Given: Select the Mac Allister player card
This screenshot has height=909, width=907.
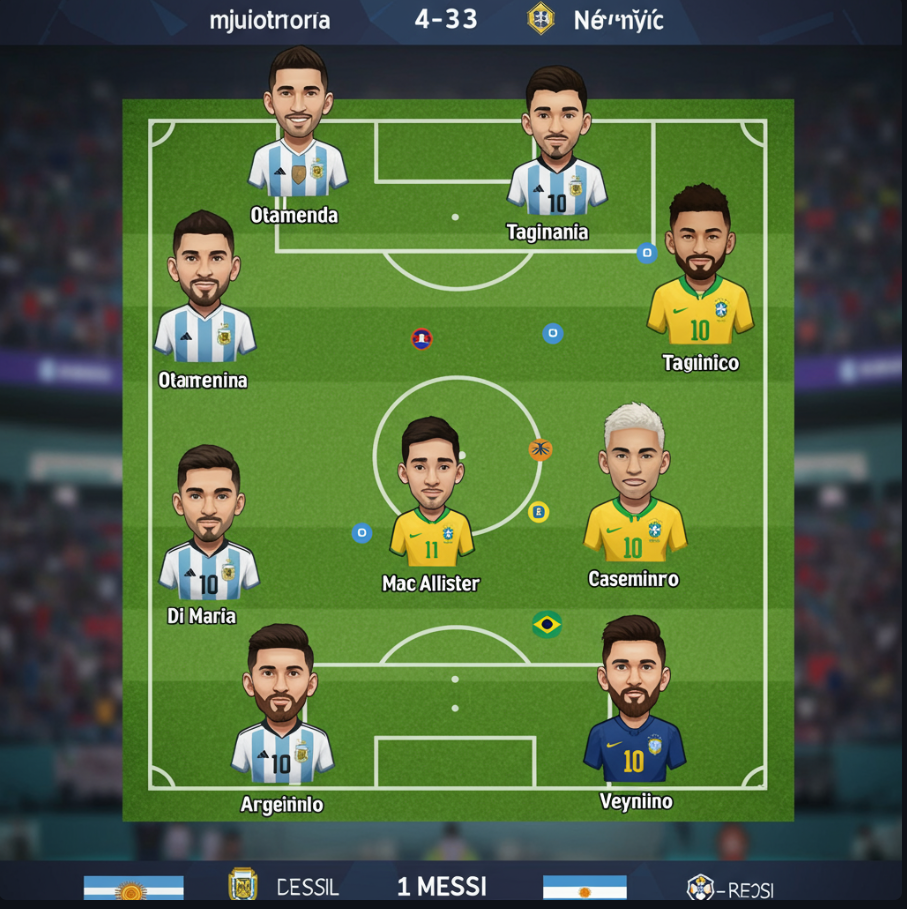Looking at the screenshot, I should (x=431, y=495).
